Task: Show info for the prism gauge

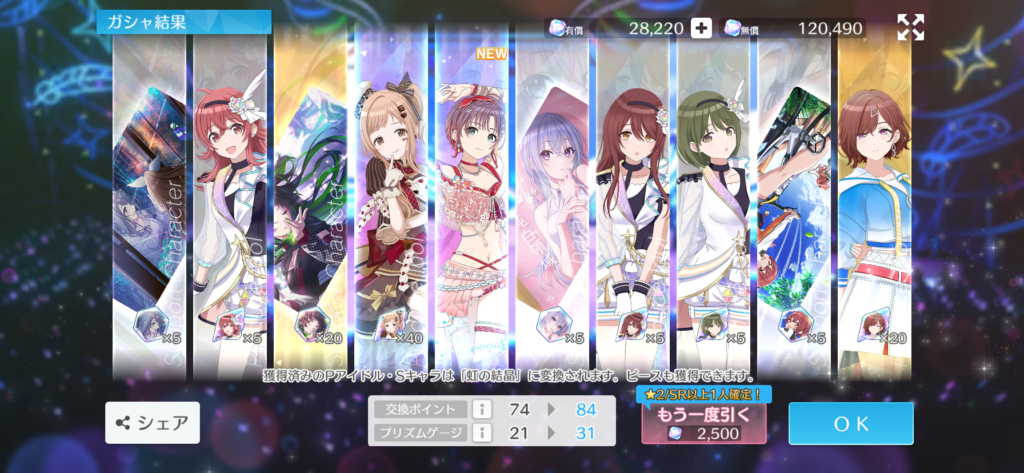Action: (x=480, y=432)
